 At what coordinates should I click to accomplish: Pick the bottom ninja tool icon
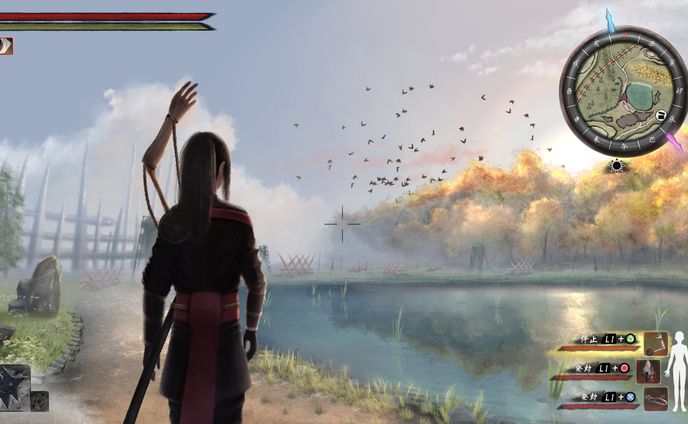point(655,398)
